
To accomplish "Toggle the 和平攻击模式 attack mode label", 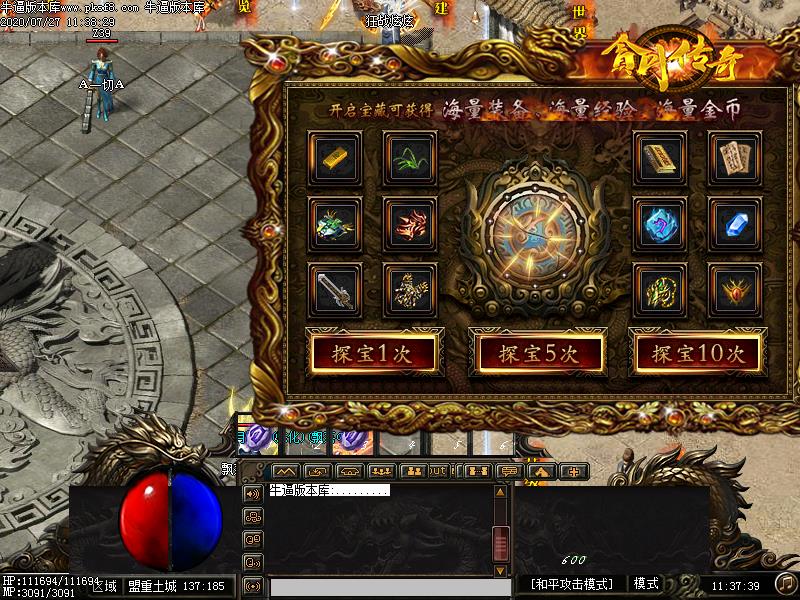I will coord(571,584).
